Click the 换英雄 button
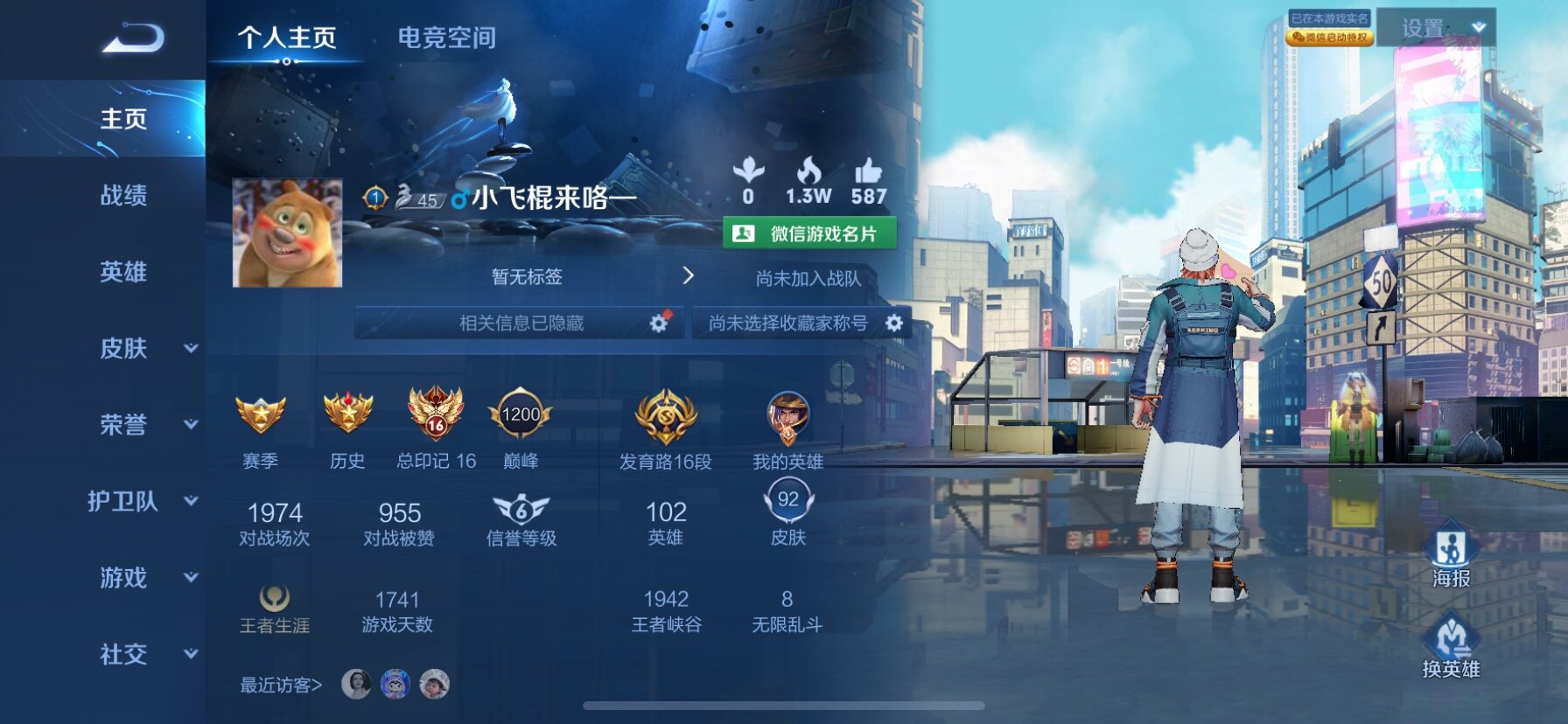The image size is (1568, 724). pyautogui.click(x=1451, y=648)
